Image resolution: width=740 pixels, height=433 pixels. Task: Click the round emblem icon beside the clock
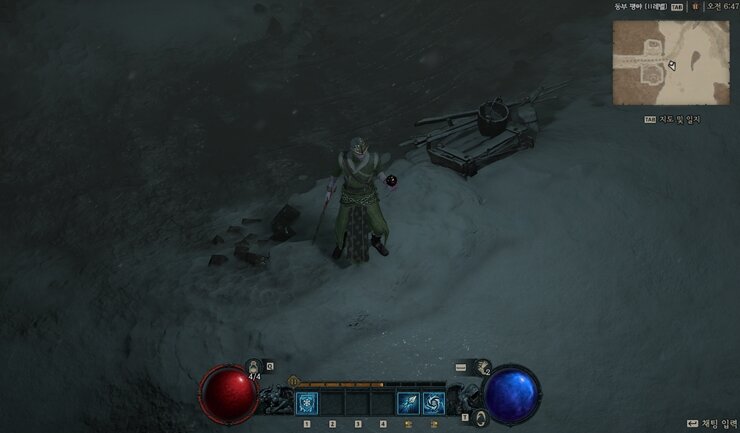(695, 6)
